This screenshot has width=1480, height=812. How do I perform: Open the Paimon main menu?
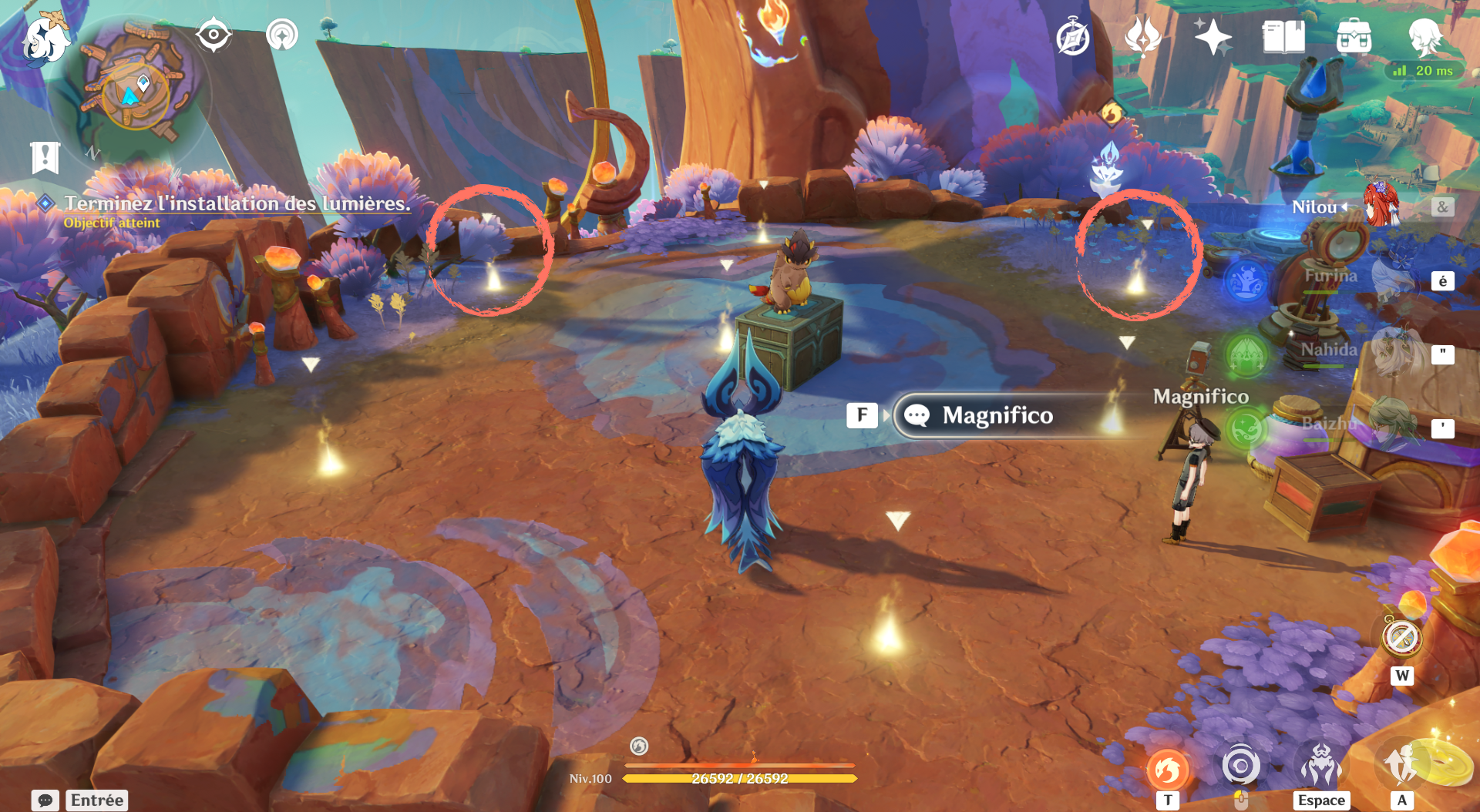coord(45,39)
